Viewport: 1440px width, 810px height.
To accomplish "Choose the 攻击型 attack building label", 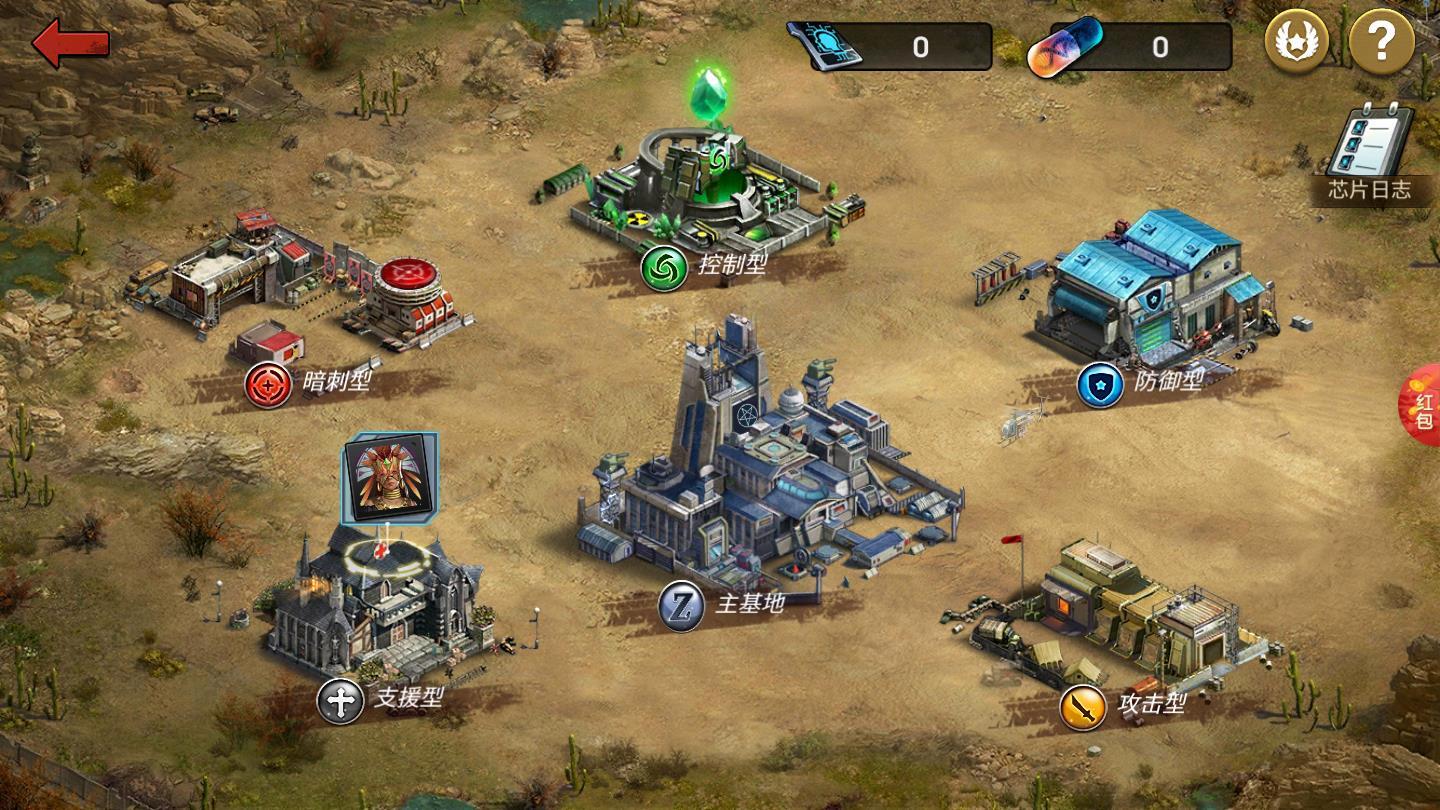I will click(1125, 706).
